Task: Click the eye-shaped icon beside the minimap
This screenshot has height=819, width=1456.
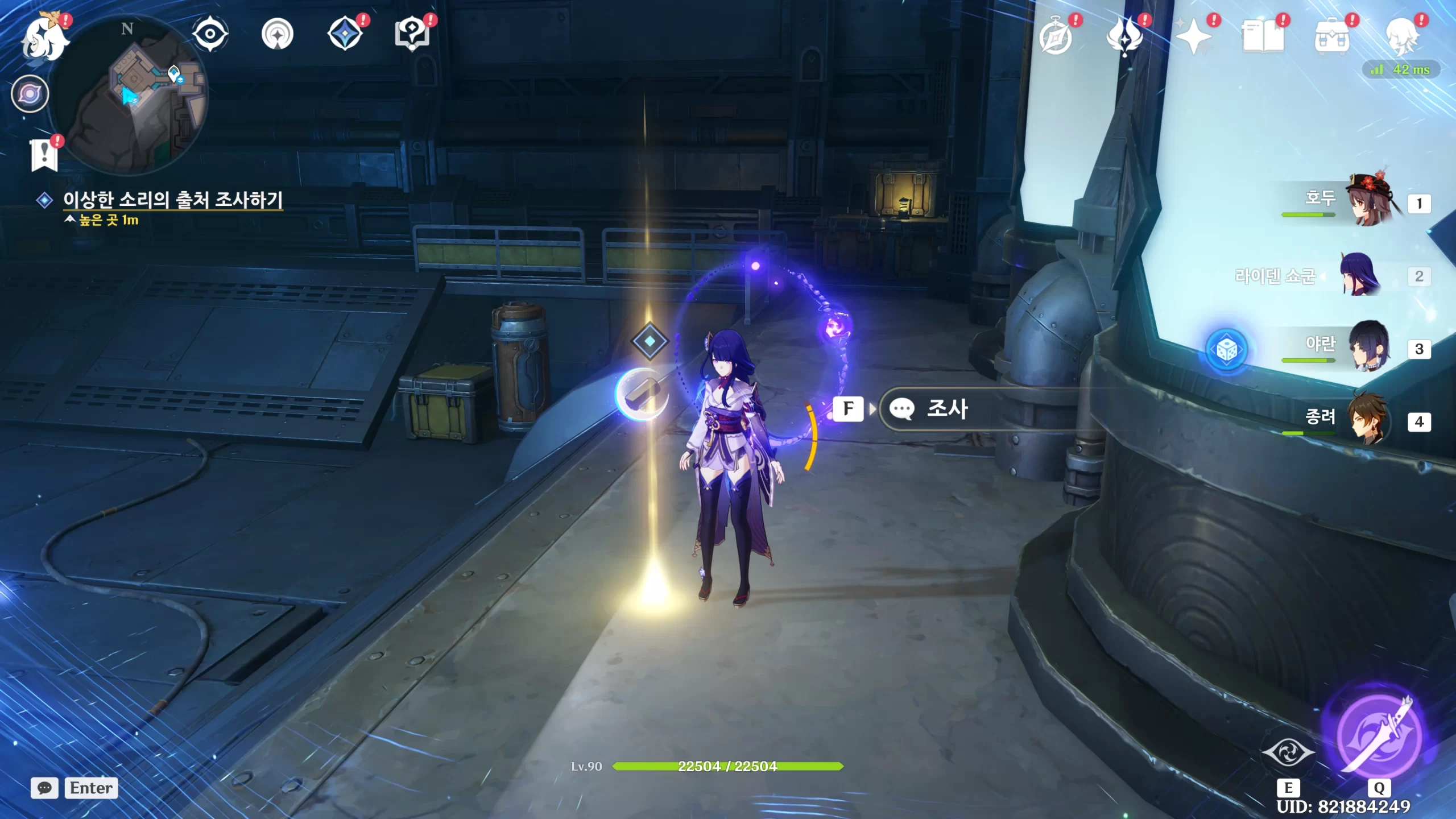Action: click(210, 34)
